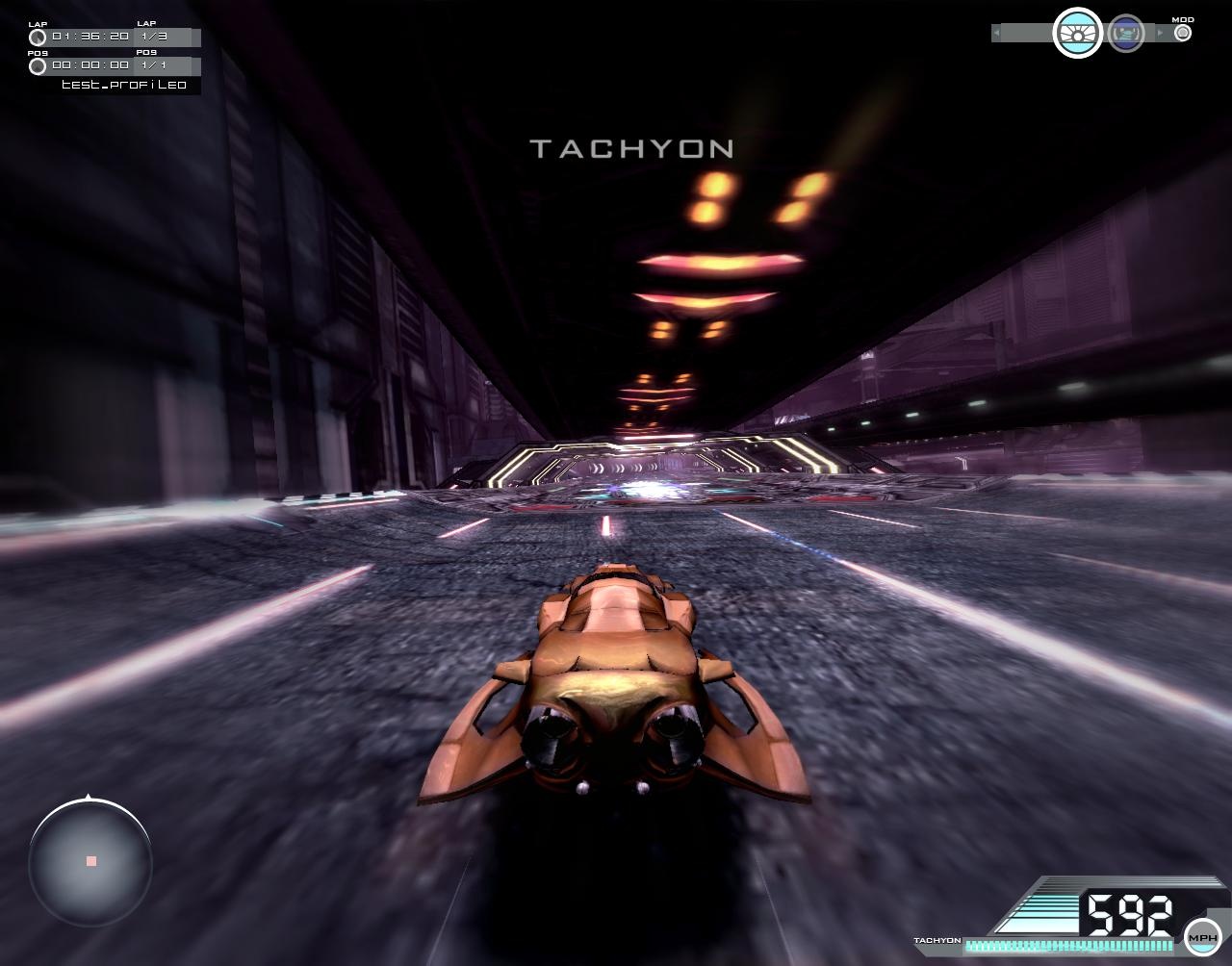Click the LAP timer clock icon
The image size is (1232, 966).
[38, 36]
